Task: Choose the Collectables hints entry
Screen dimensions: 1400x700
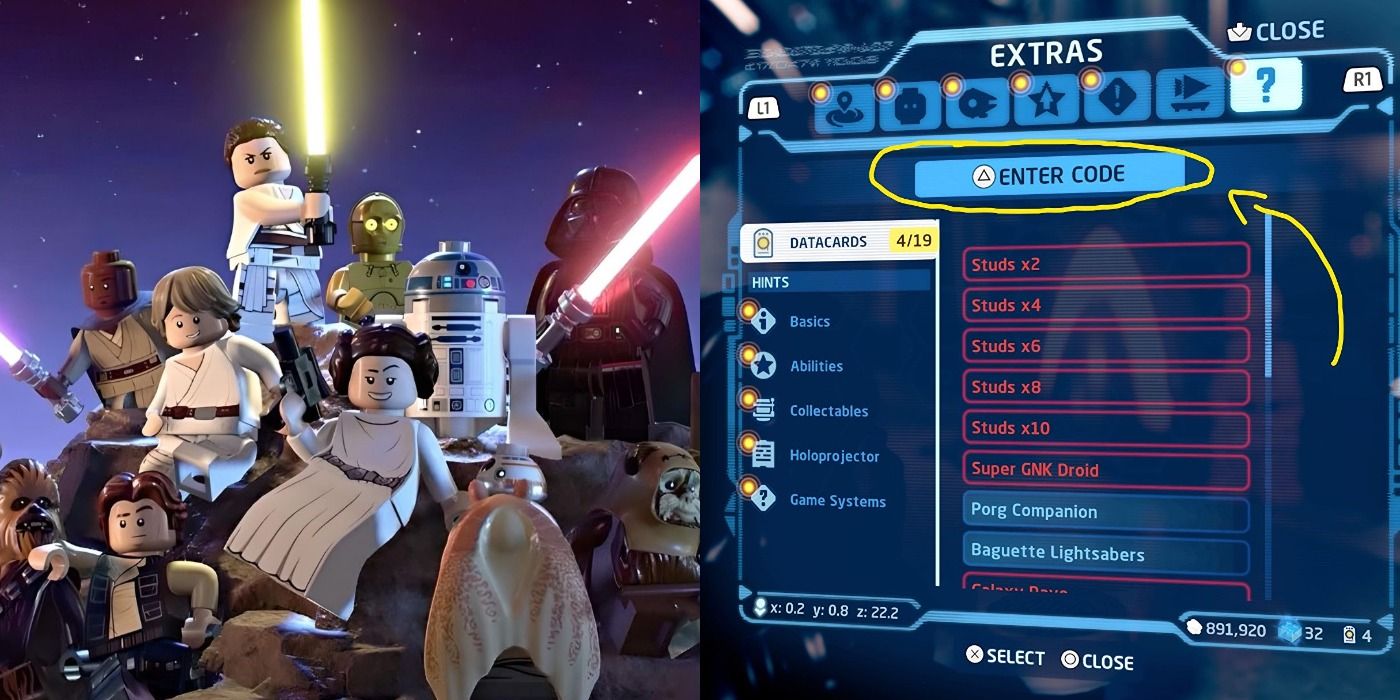Action: (828, 411)
